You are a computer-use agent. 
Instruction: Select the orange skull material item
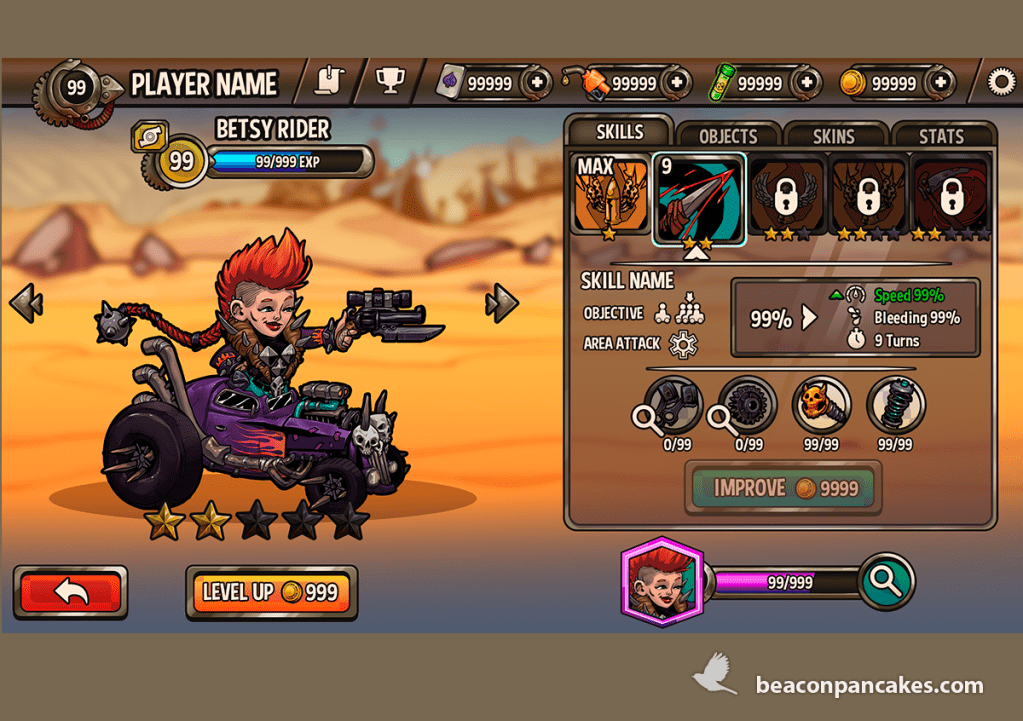tap(821, 405)
